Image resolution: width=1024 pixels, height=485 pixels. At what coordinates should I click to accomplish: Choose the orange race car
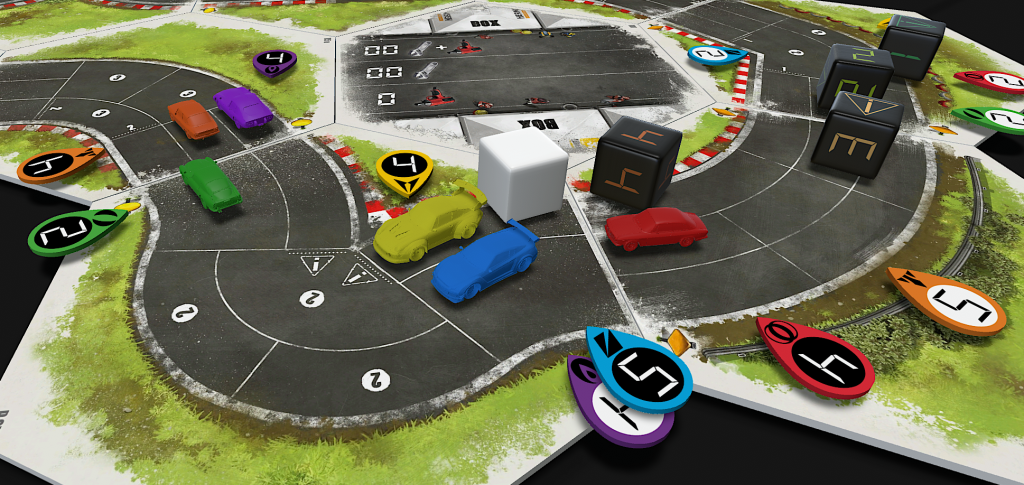[x=193, y=120]
